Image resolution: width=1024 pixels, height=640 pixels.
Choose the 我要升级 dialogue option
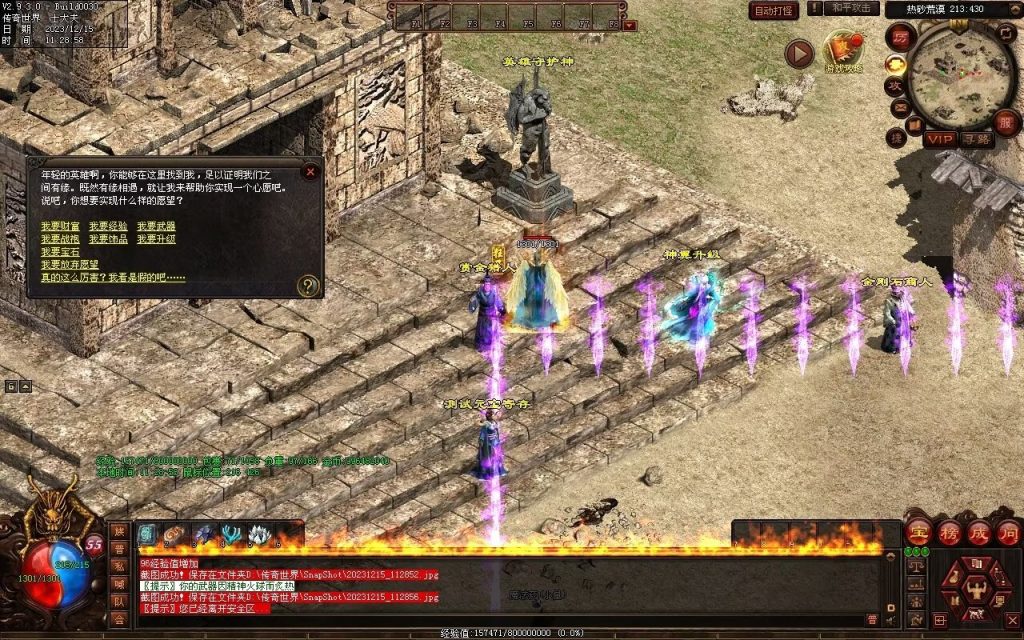point(156,240)
